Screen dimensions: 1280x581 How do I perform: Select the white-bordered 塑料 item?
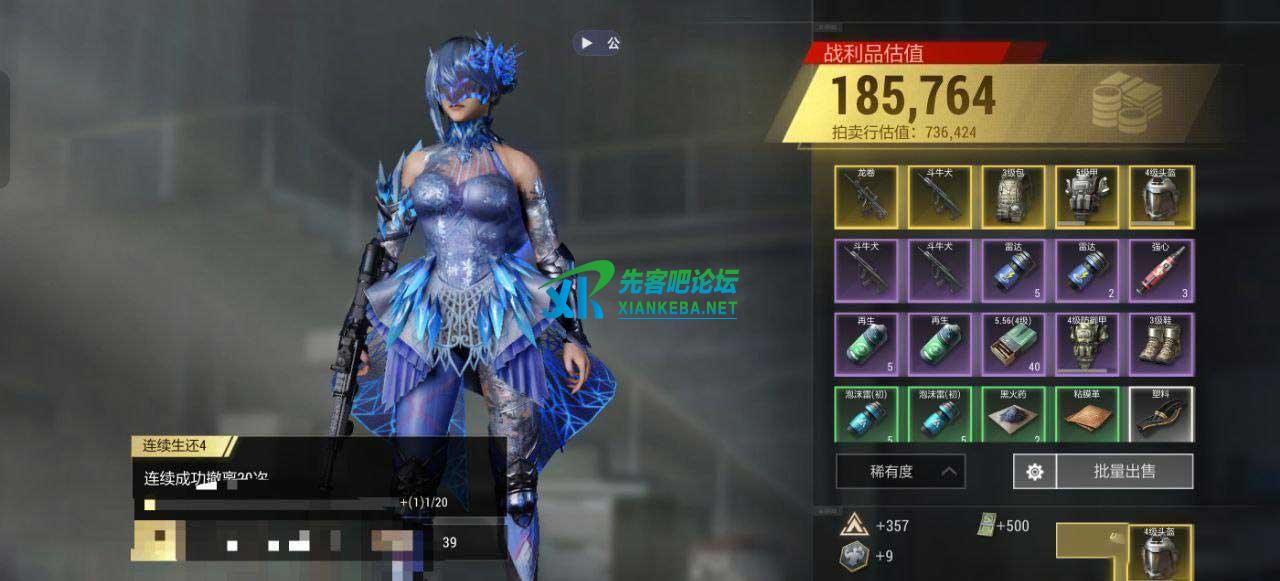[1161, 415]
